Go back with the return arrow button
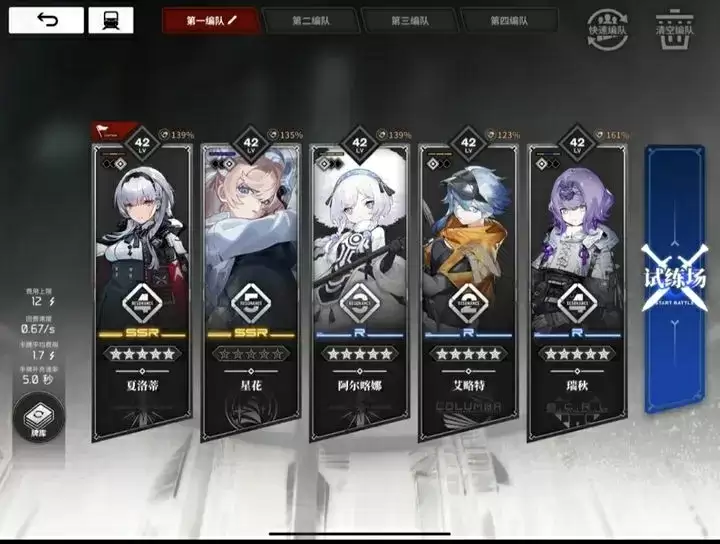This screenshot has width=720, height=544. 46,20
